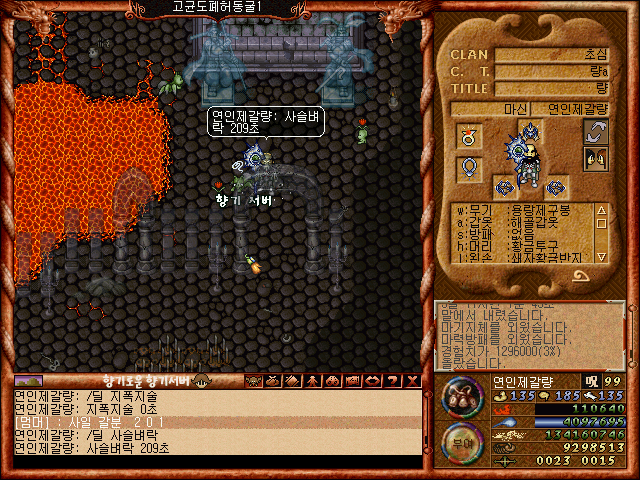Open the bag inventory round button
The height and width of the screenshot is (480, 640).
tap(462, 397)
